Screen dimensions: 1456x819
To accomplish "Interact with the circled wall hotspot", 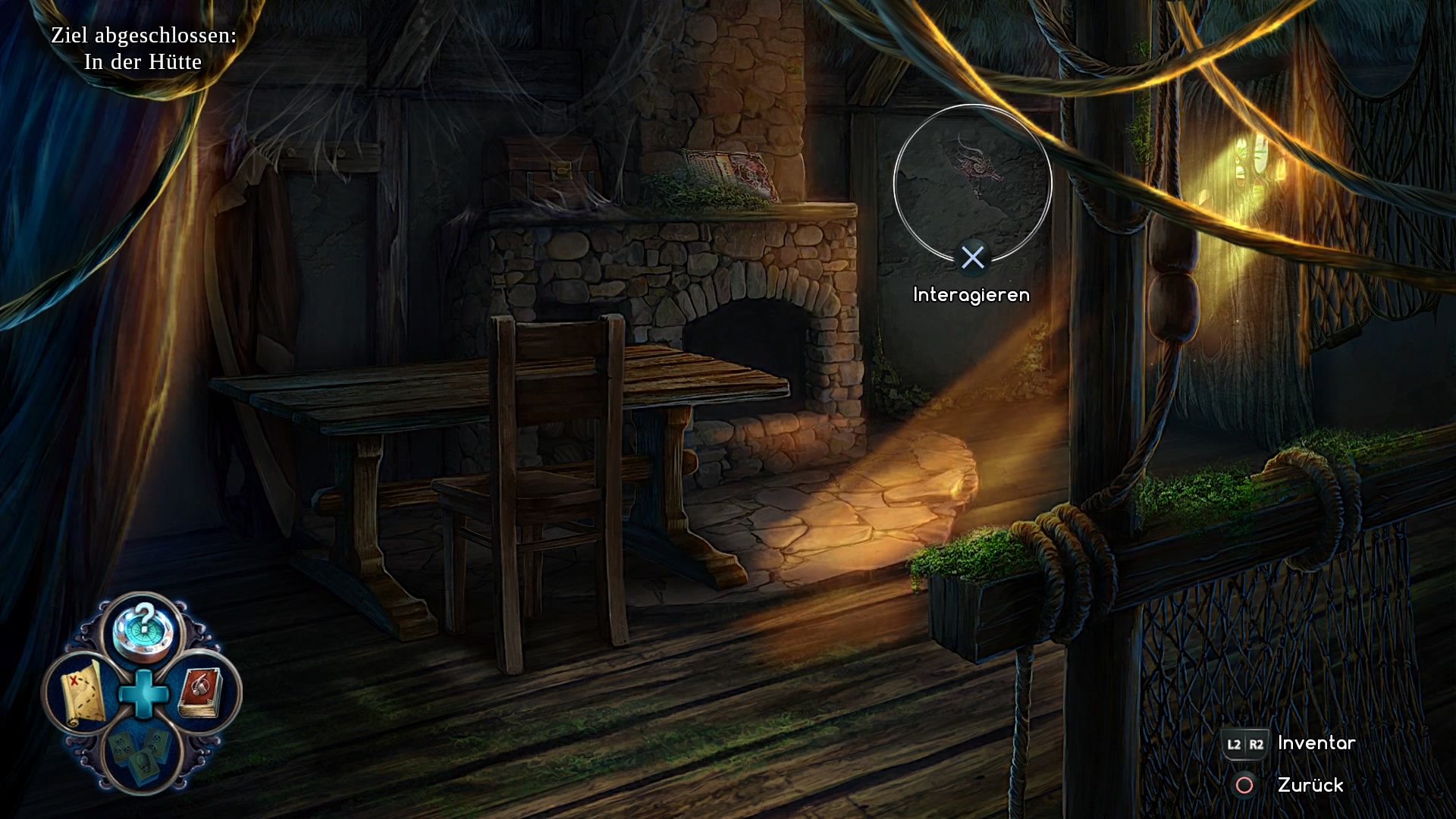I will pyautogui.click(x=972, y=184).
